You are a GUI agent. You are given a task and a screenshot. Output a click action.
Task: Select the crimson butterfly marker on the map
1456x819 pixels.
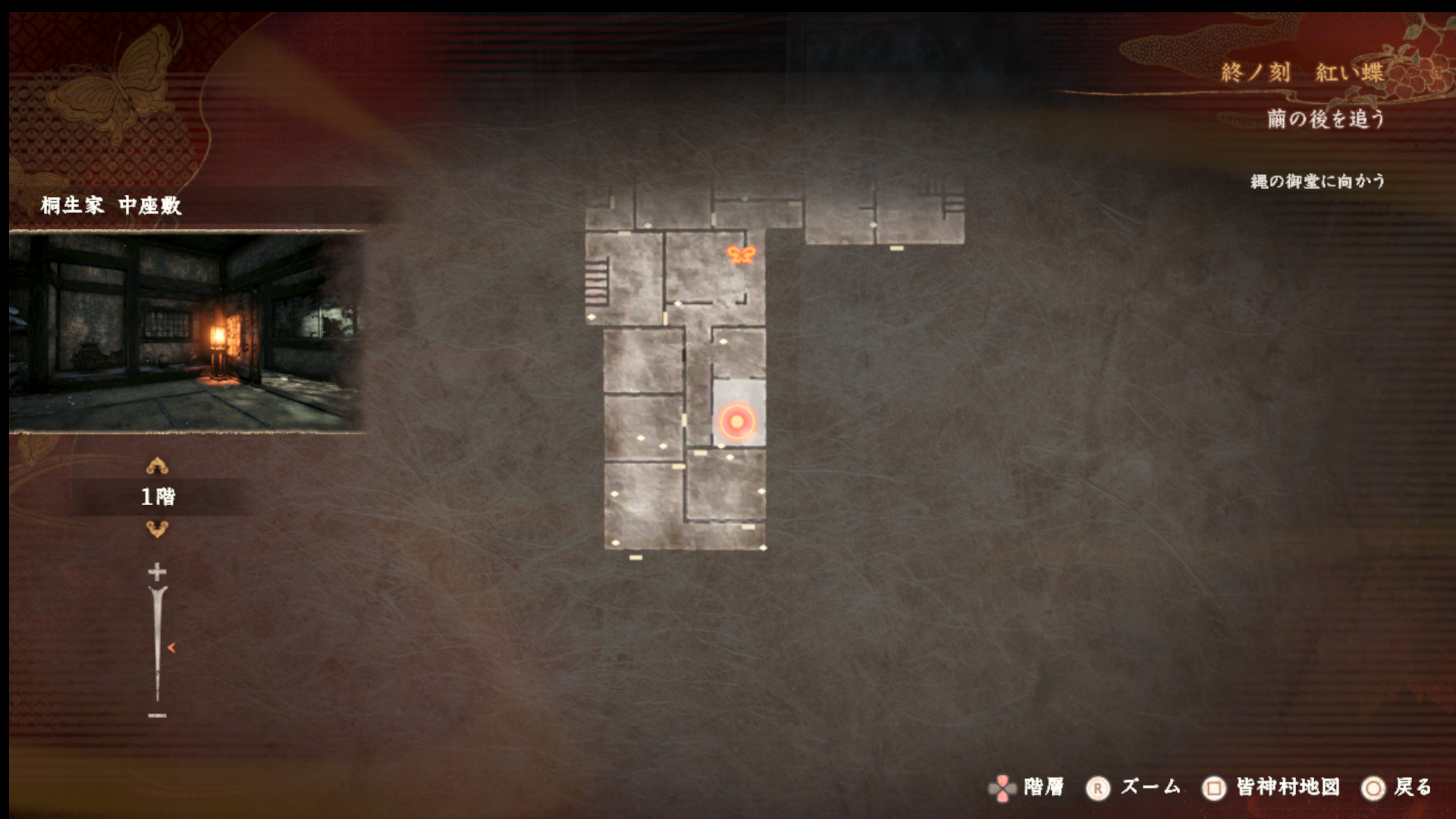click(x=741, y=255)
